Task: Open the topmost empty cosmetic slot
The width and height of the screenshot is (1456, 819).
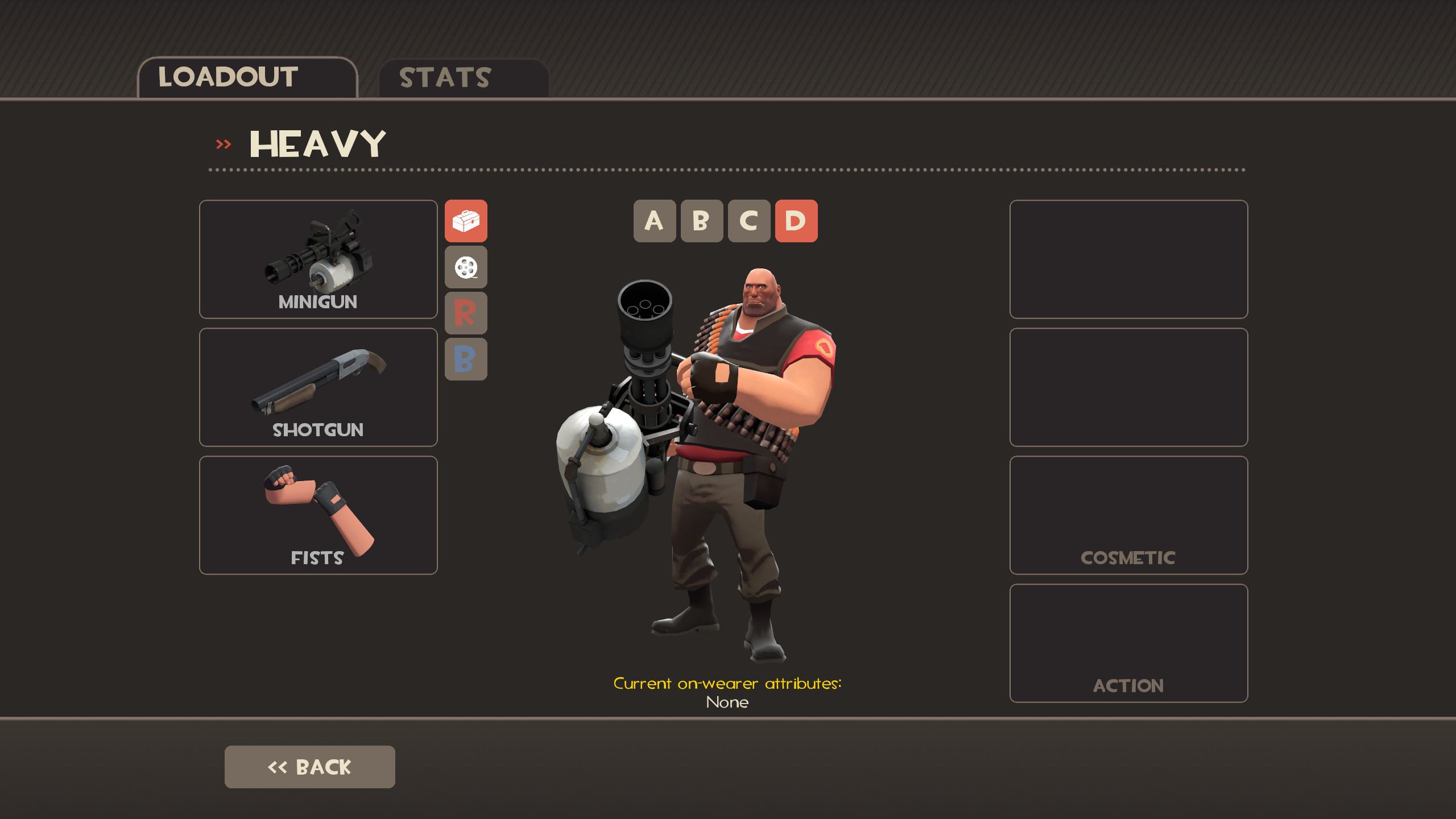Action: [x=1128, y=260]
